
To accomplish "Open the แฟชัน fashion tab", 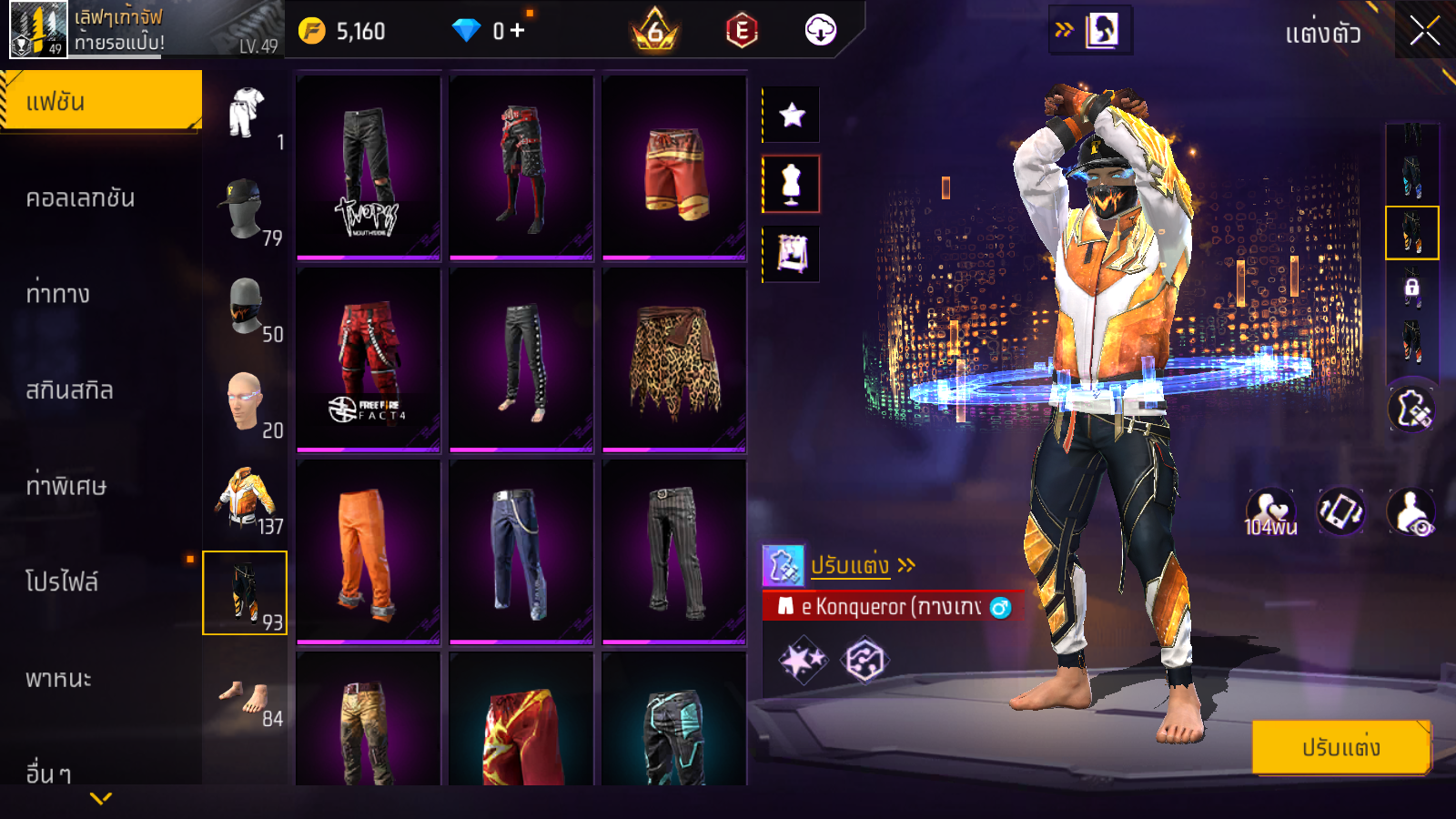I will (x=100, y=101).
